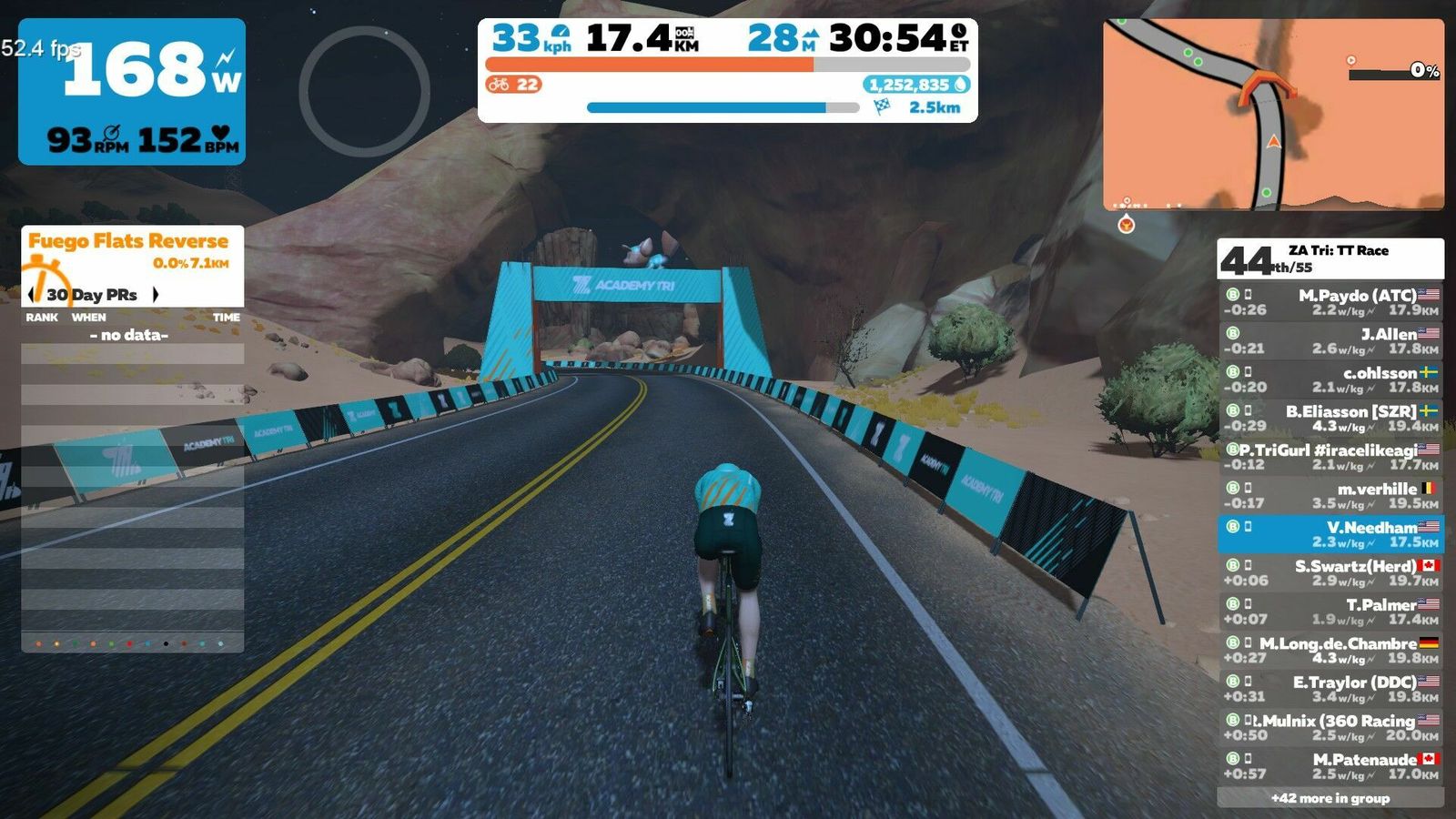Viewport: 1456px width, 819px height.
Task: Click the 168 W power display panel
Action: (x=132, y=91)
